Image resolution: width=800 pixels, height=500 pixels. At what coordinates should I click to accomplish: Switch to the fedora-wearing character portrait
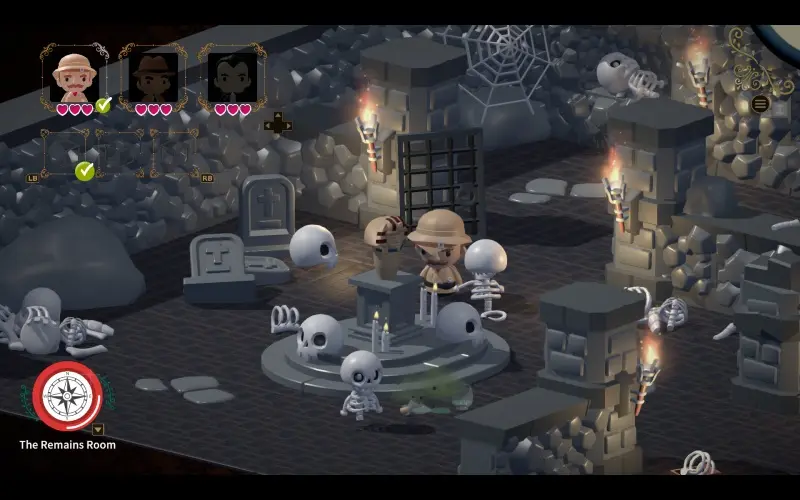153,76
